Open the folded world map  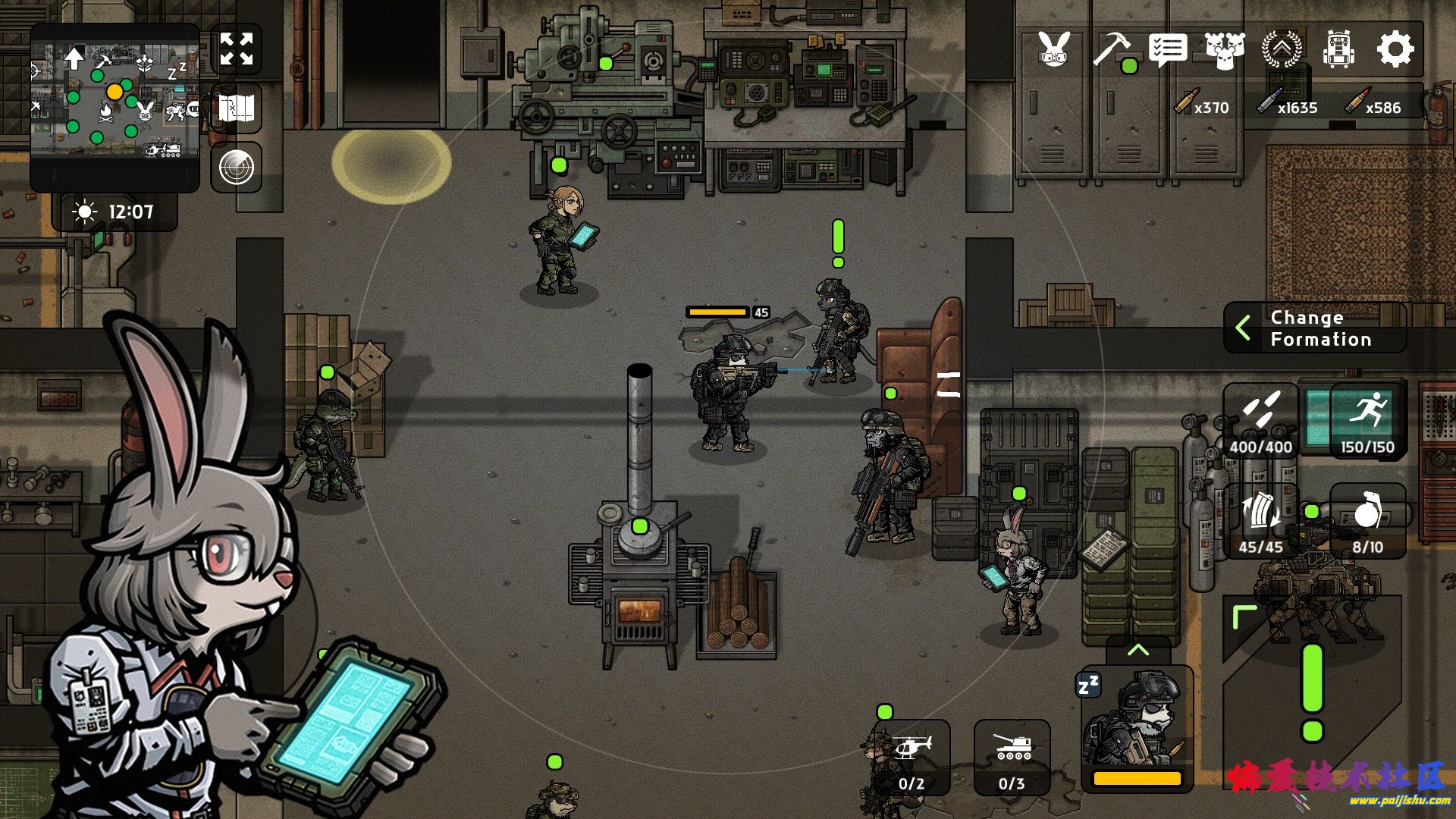pos(237,108)
